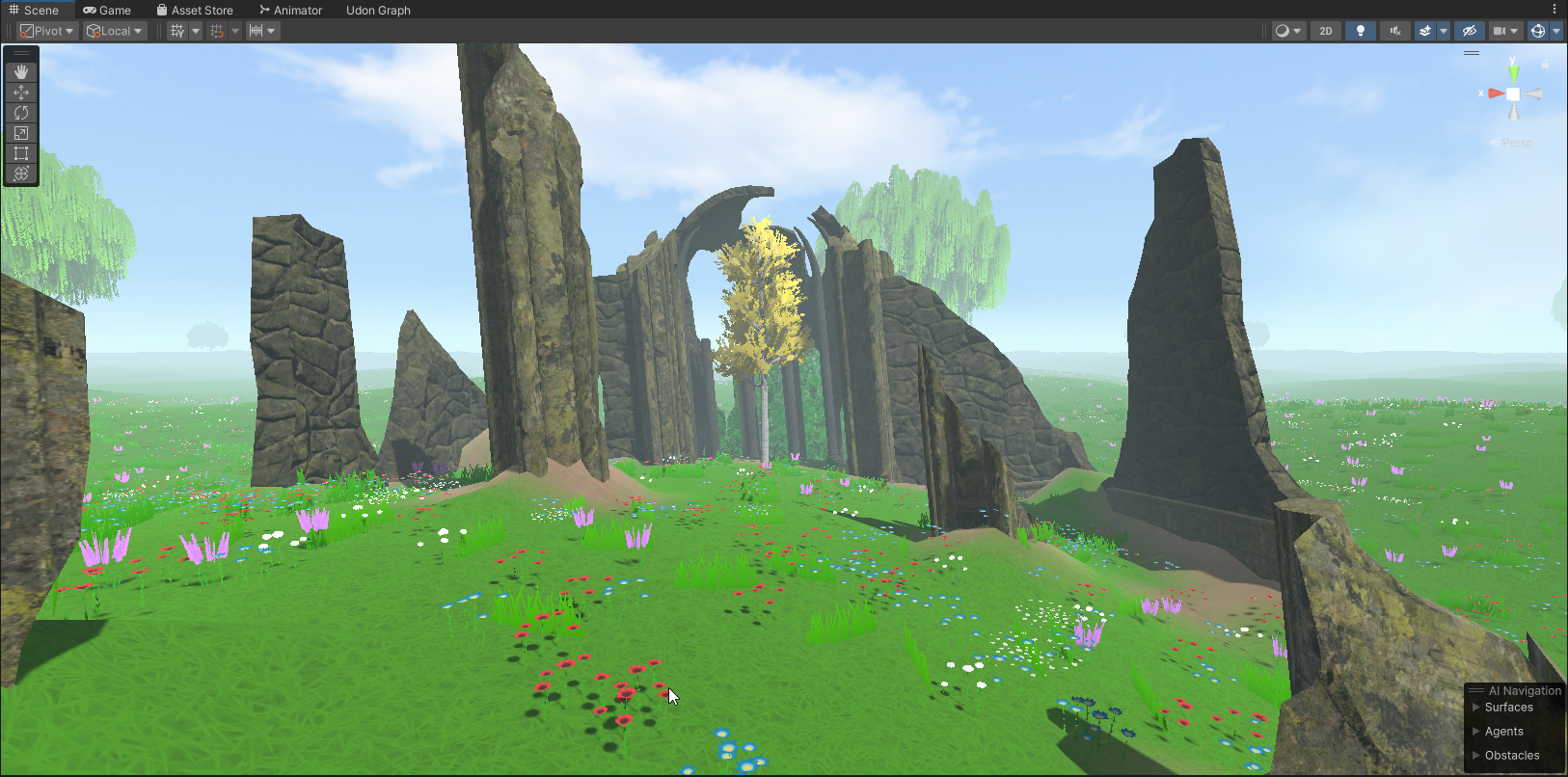Open the Local handle rotation dropdown
This screenshot has width=1568, height=777.
114,31
